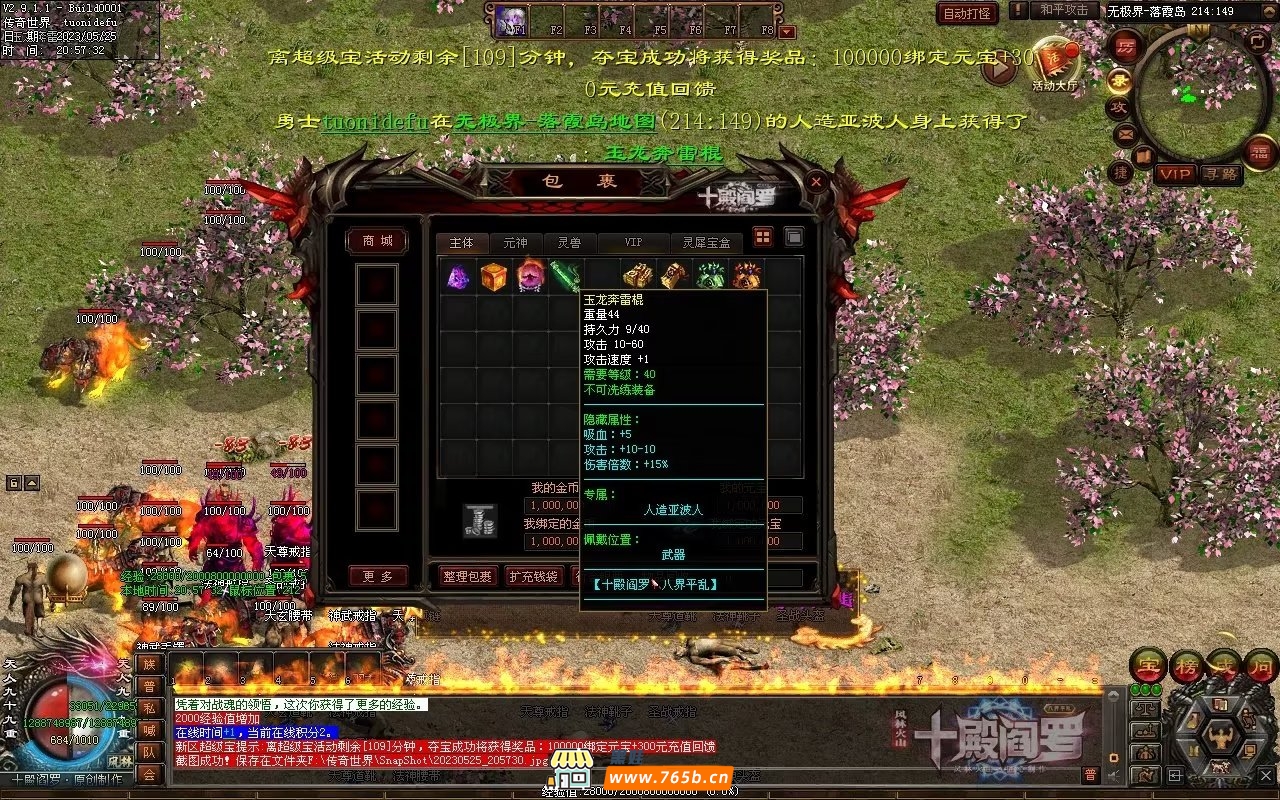Switch to the 元神 bag tab
The image size is (1280, 800).
pos(515,243)
